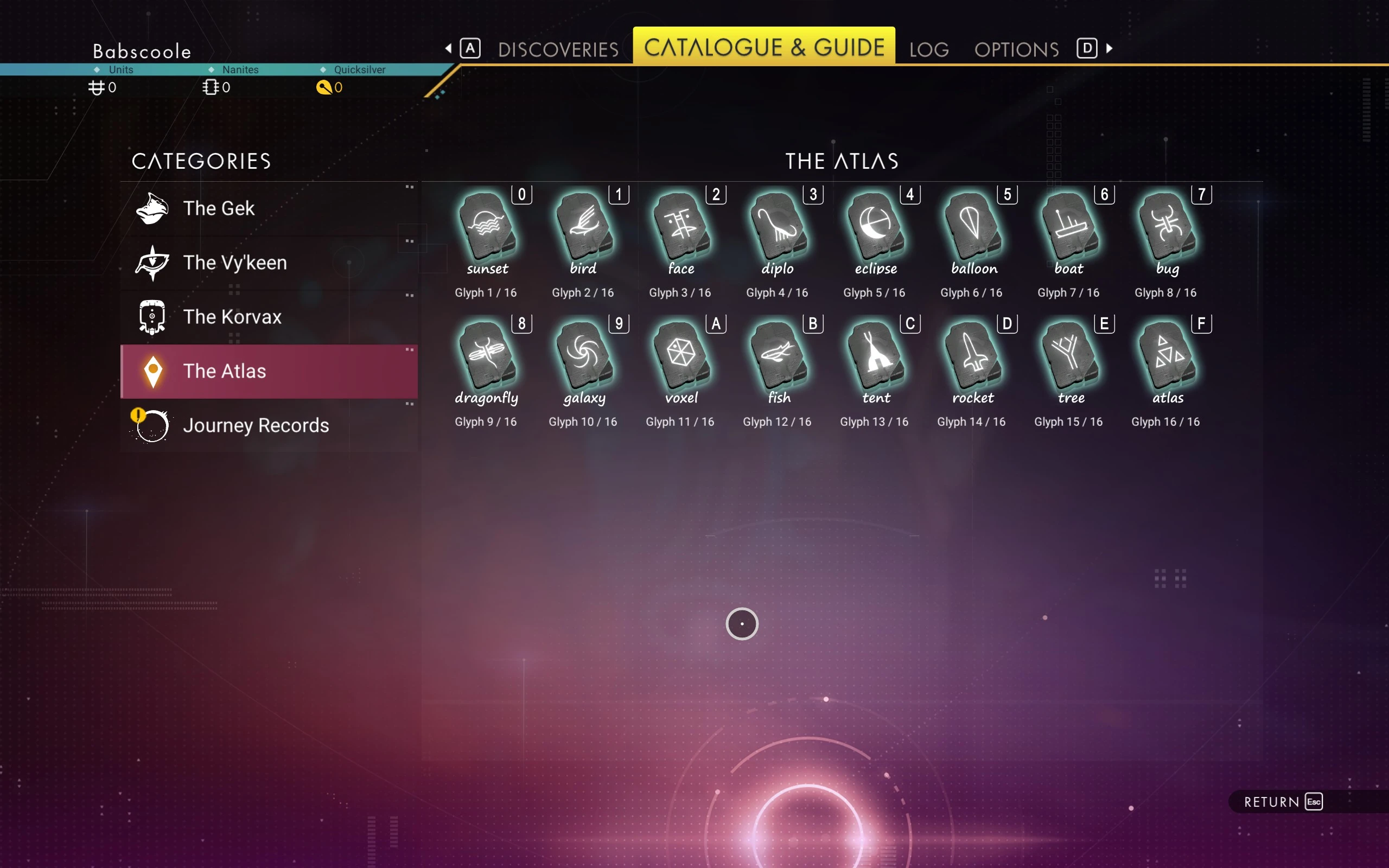The image size is (1389, 868).
Task: Go to the Options tab
Action: (x=1016, y=49)
